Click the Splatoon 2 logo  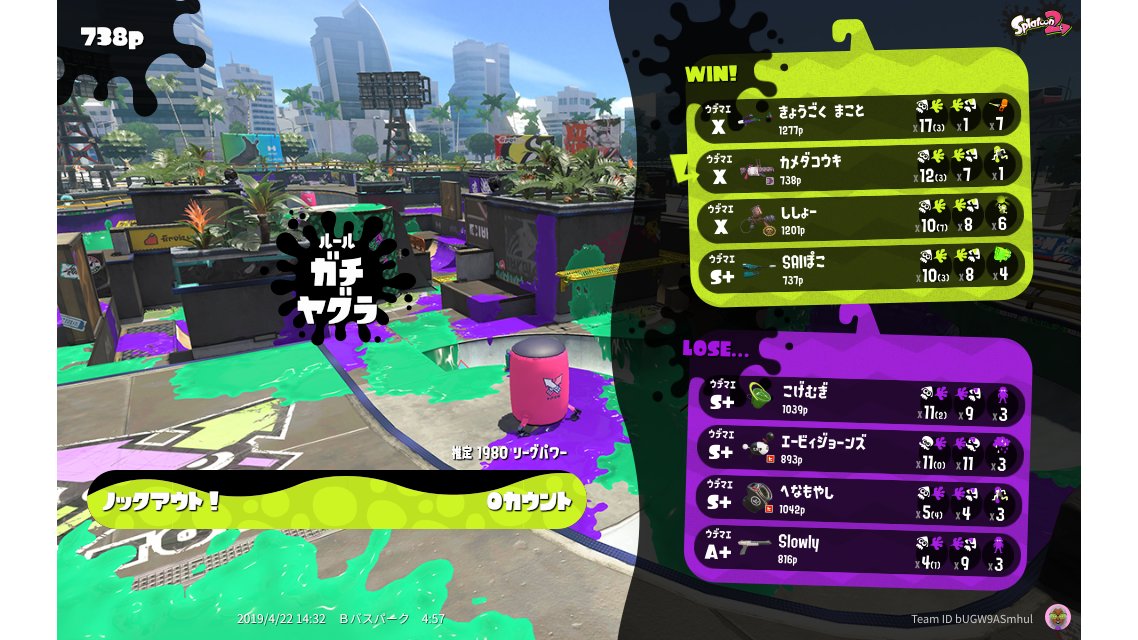[x=1040, y=24]
